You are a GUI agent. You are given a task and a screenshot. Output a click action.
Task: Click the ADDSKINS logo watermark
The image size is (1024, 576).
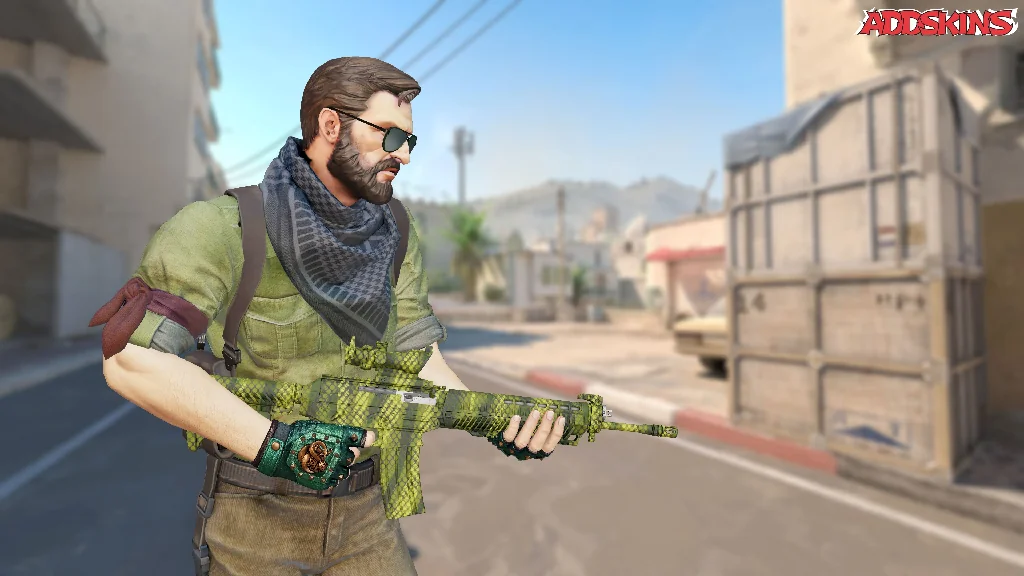tap(937, 23)
